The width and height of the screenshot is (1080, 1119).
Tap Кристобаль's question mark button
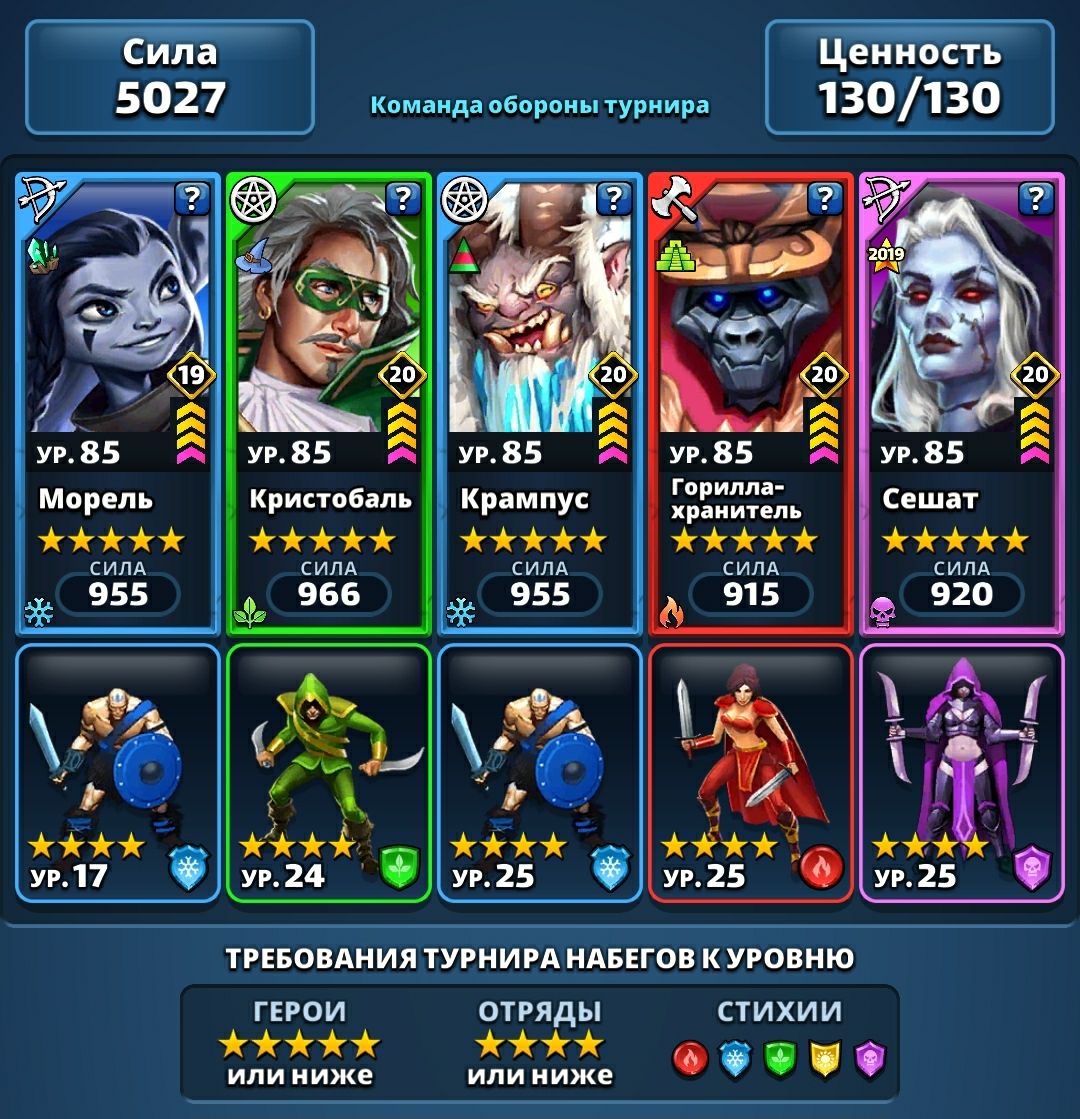tap(403, 199)
